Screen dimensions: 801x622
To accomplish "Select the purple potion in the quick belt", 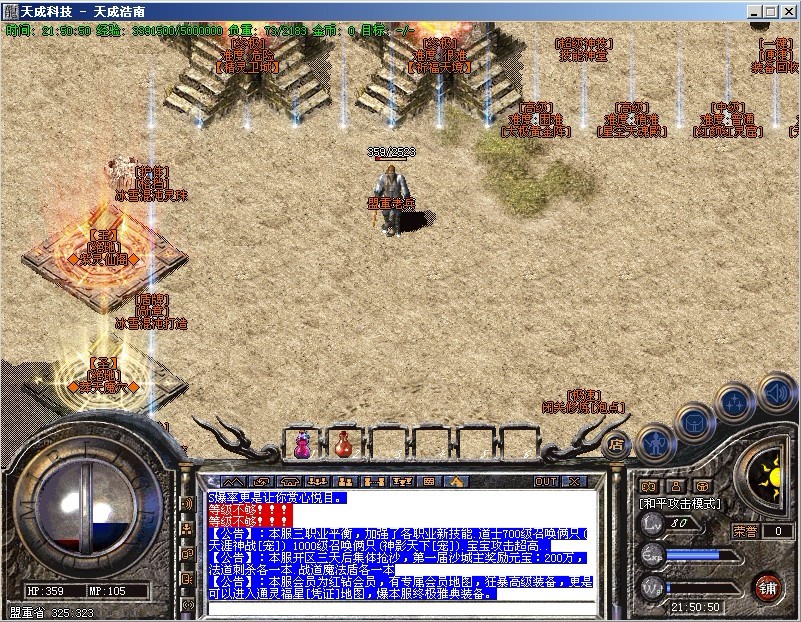I will pos(302,444).
